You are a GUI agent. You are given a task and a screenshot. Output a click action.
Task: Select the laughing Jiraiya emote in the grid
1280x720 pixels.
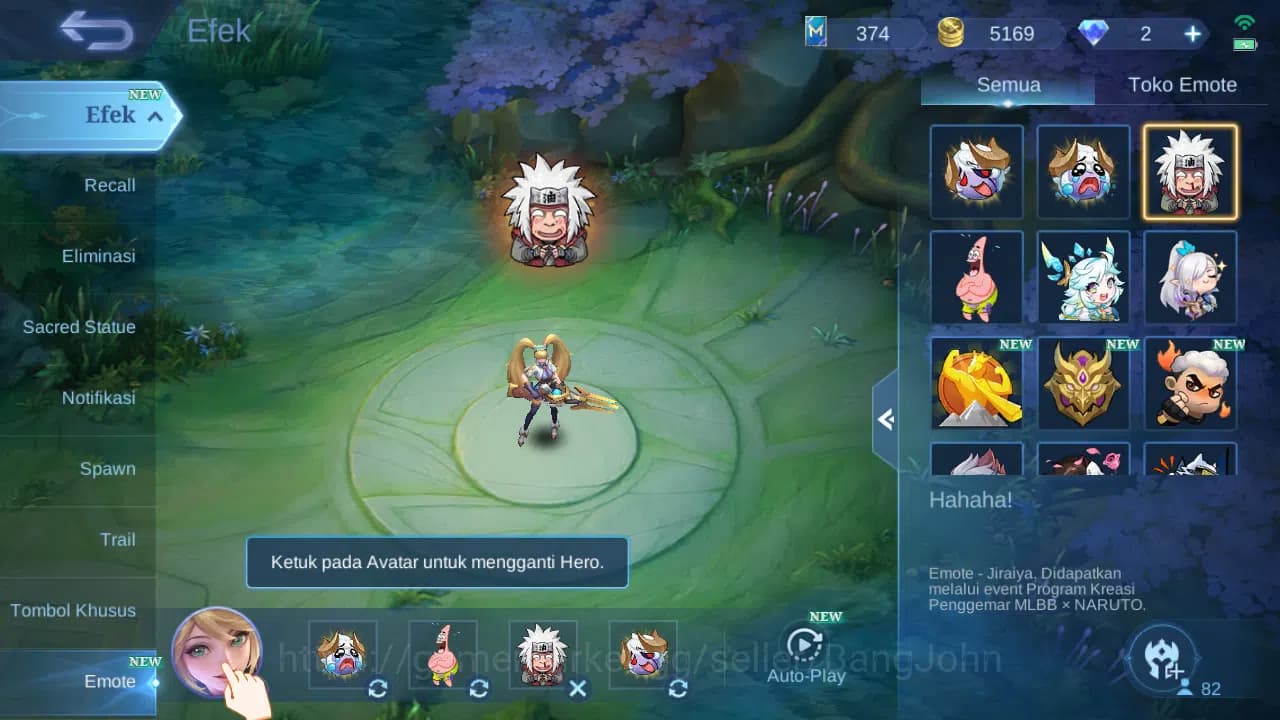[x=1189, y=171]
